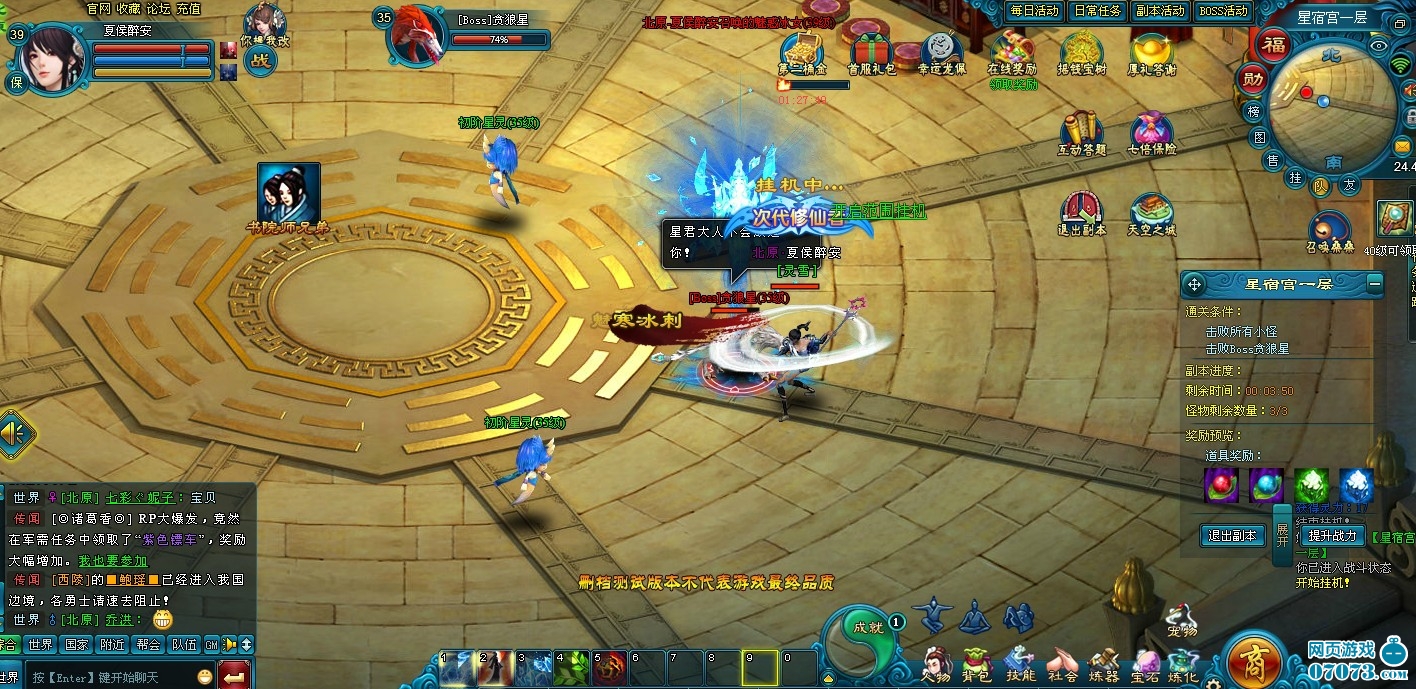
Task: Click the 退出副本 exit dungeon icon
Action: (x=1081, y=211)
